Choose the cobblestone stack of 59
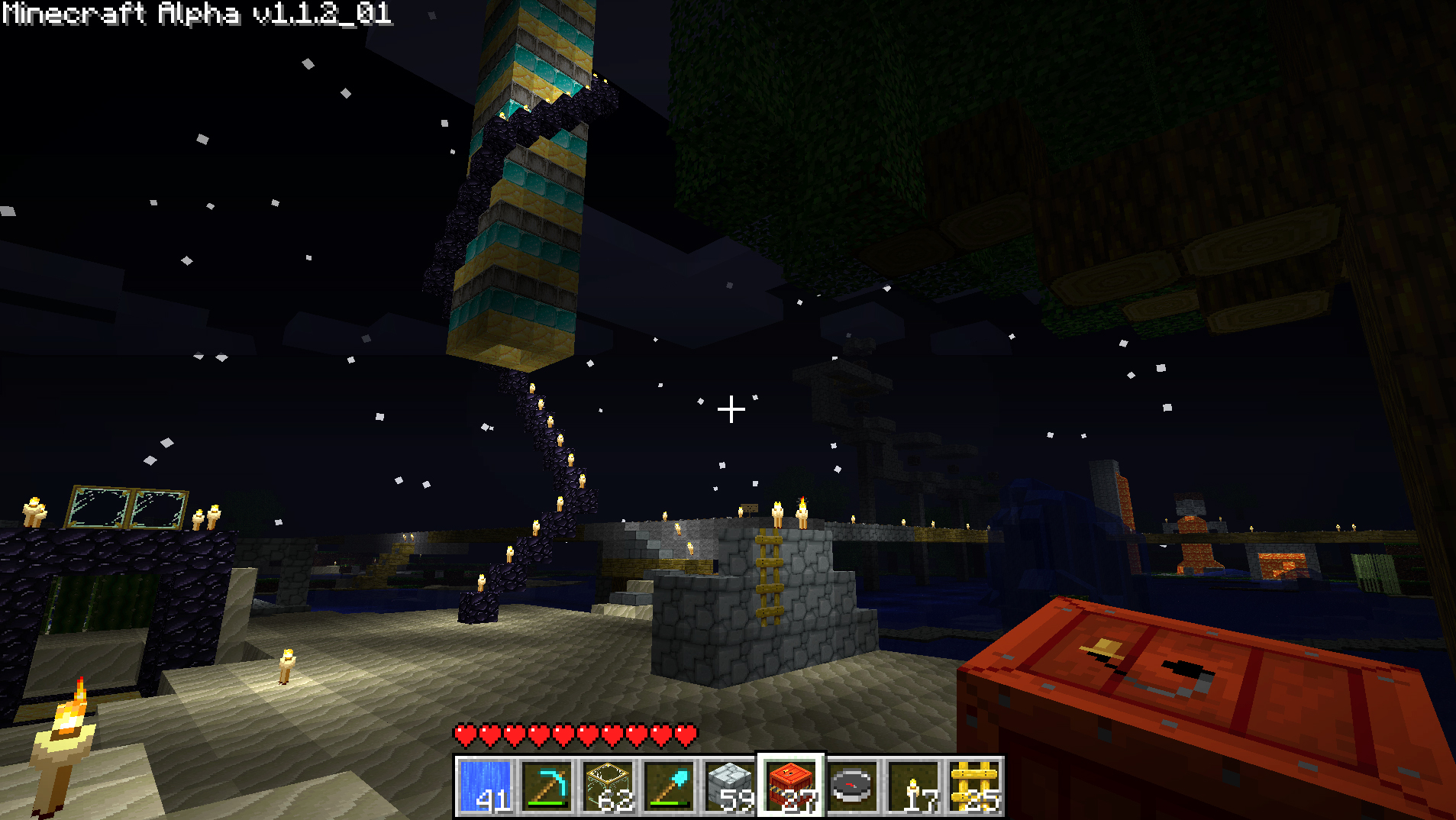 (730, 786)
